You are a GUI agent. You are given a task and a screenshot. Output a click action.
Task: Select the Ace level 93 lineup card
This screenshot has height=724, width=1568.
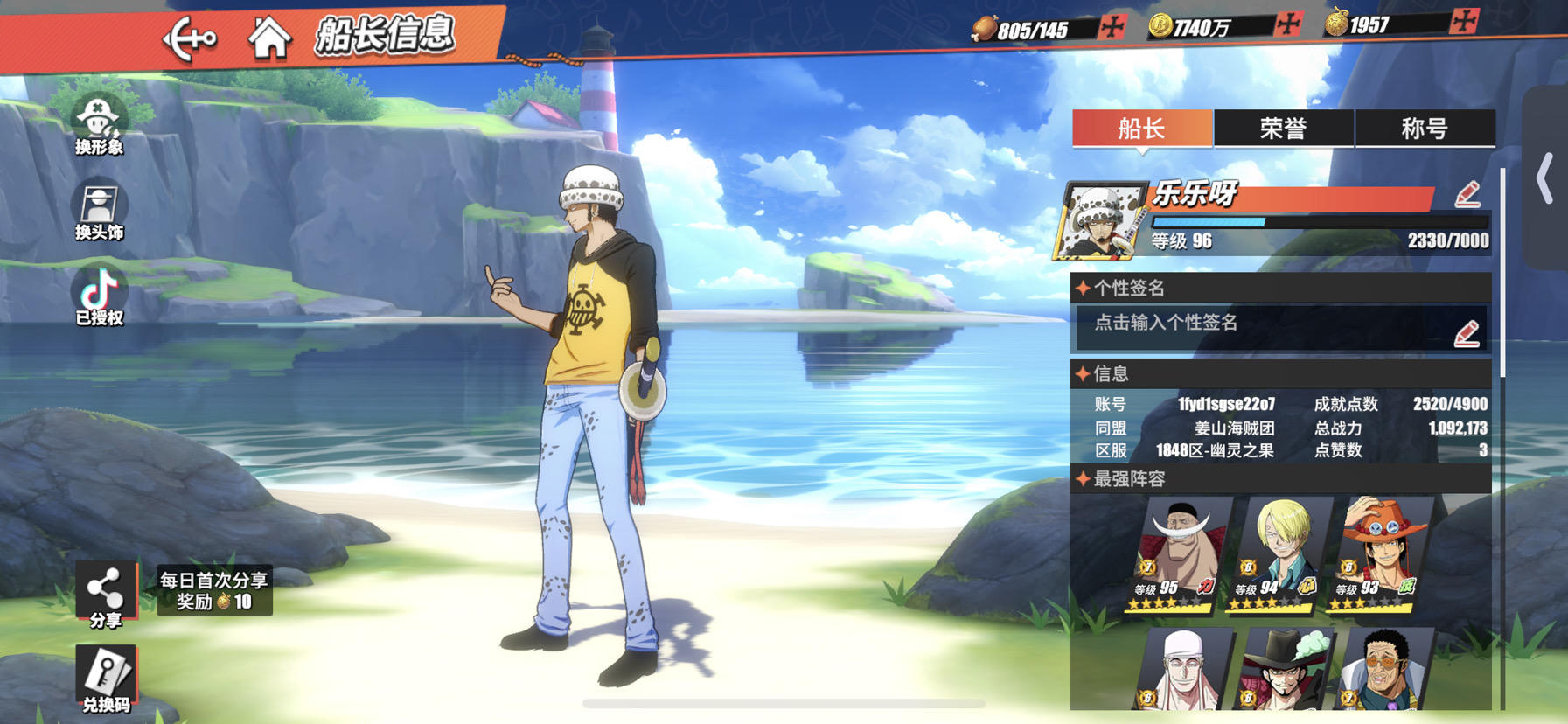1380,554
